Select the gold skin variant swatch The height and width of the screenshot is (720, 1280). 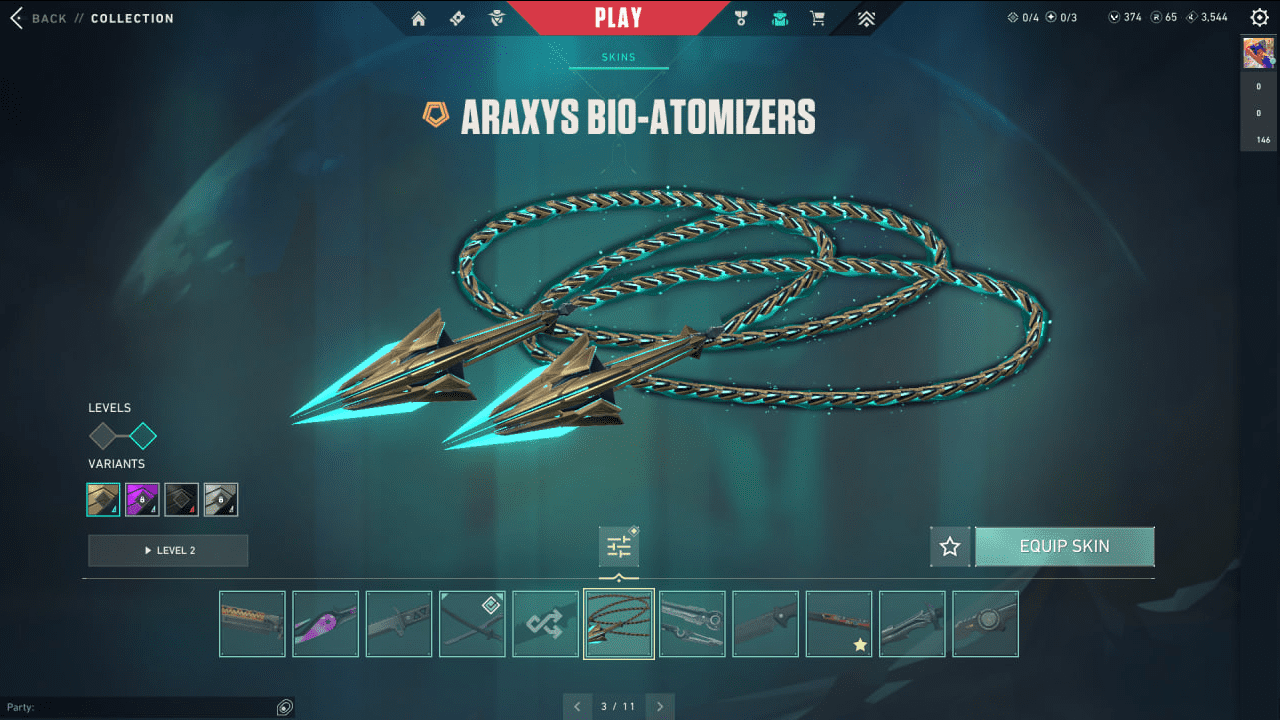[x=103, y=500]
